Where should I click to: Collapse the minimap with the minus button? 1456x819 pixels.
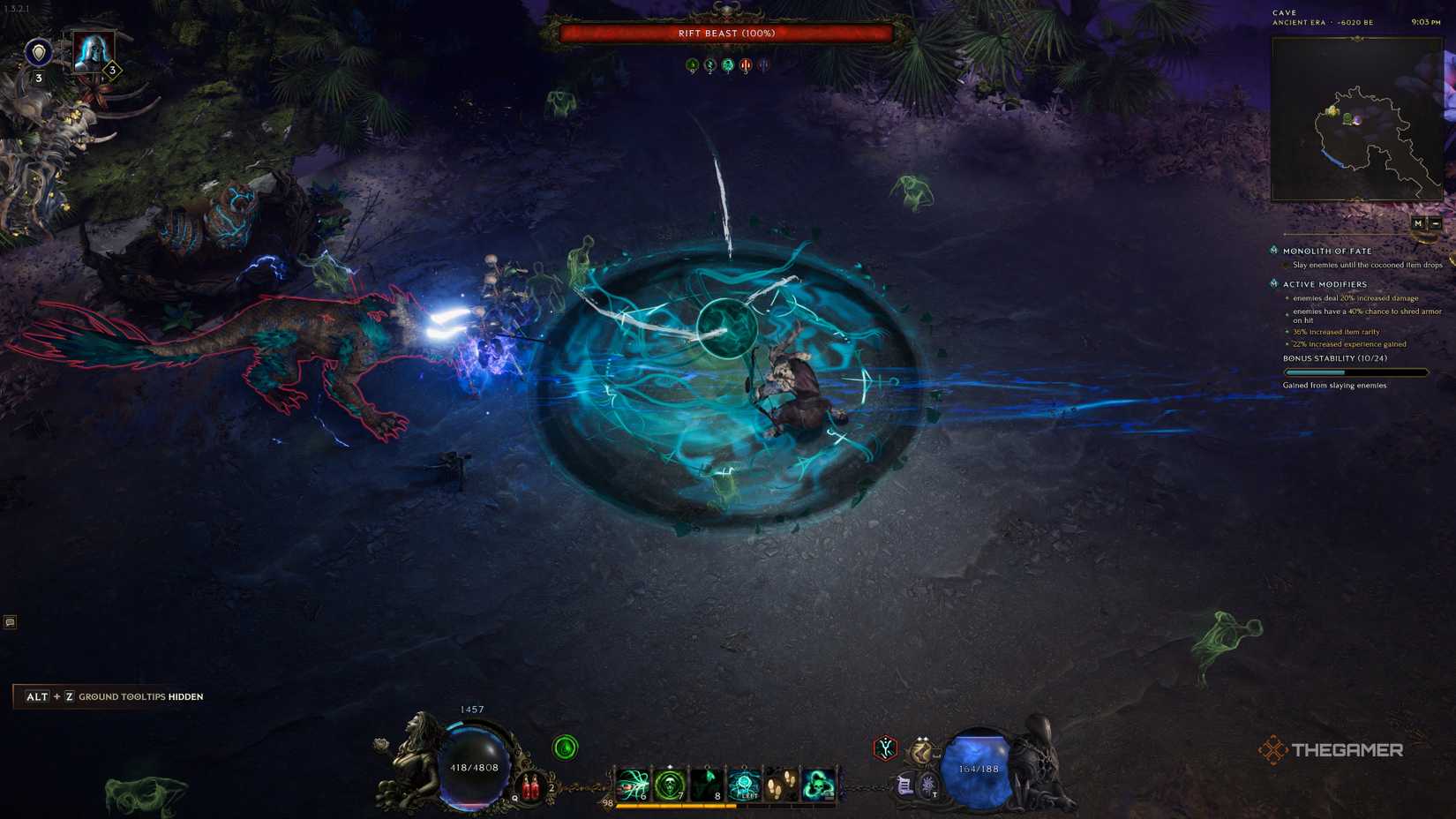coord(1437,223)
